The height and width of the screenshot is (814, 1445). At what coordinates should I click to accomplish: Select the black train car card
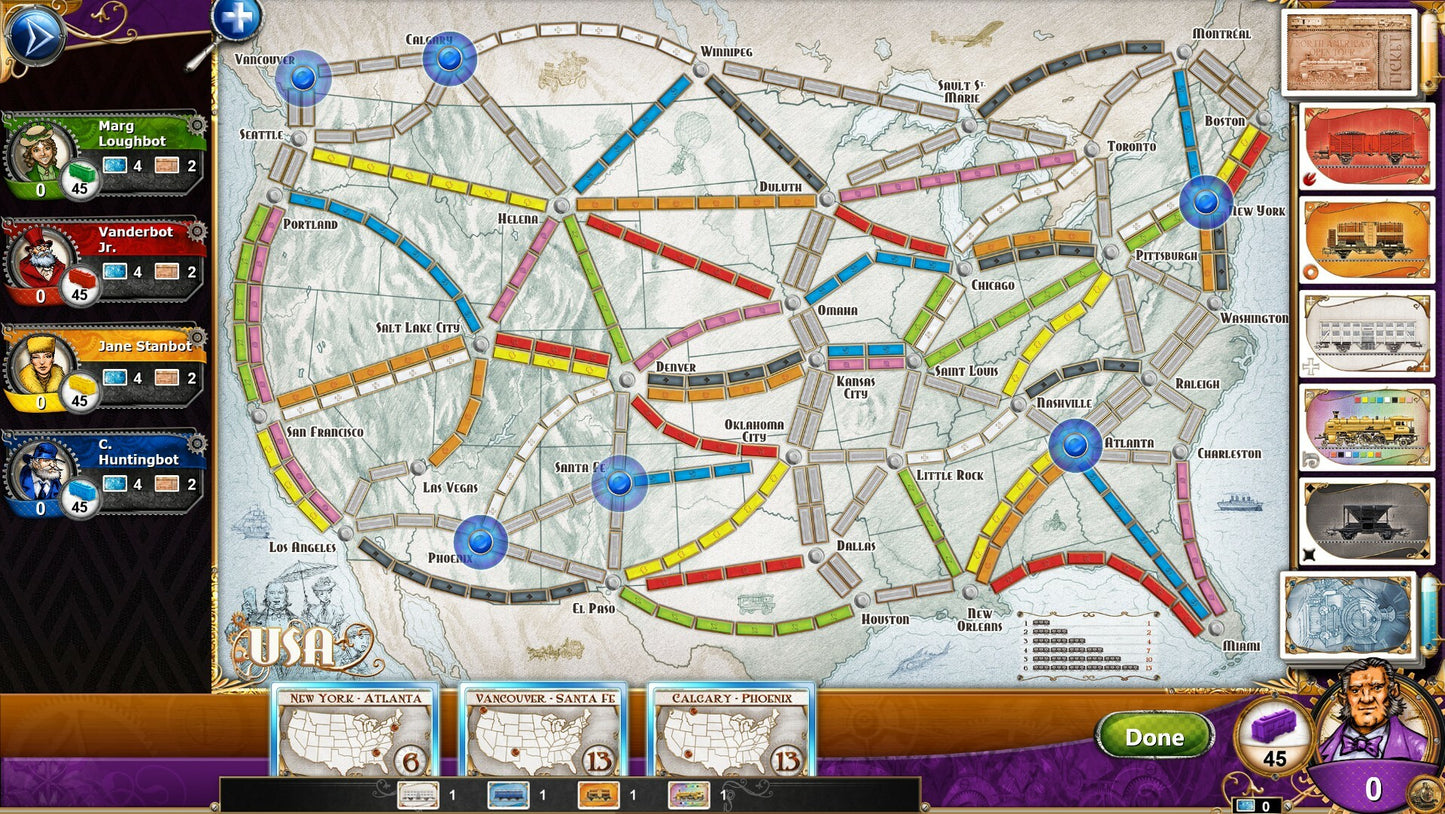(x=1363, y=522)
